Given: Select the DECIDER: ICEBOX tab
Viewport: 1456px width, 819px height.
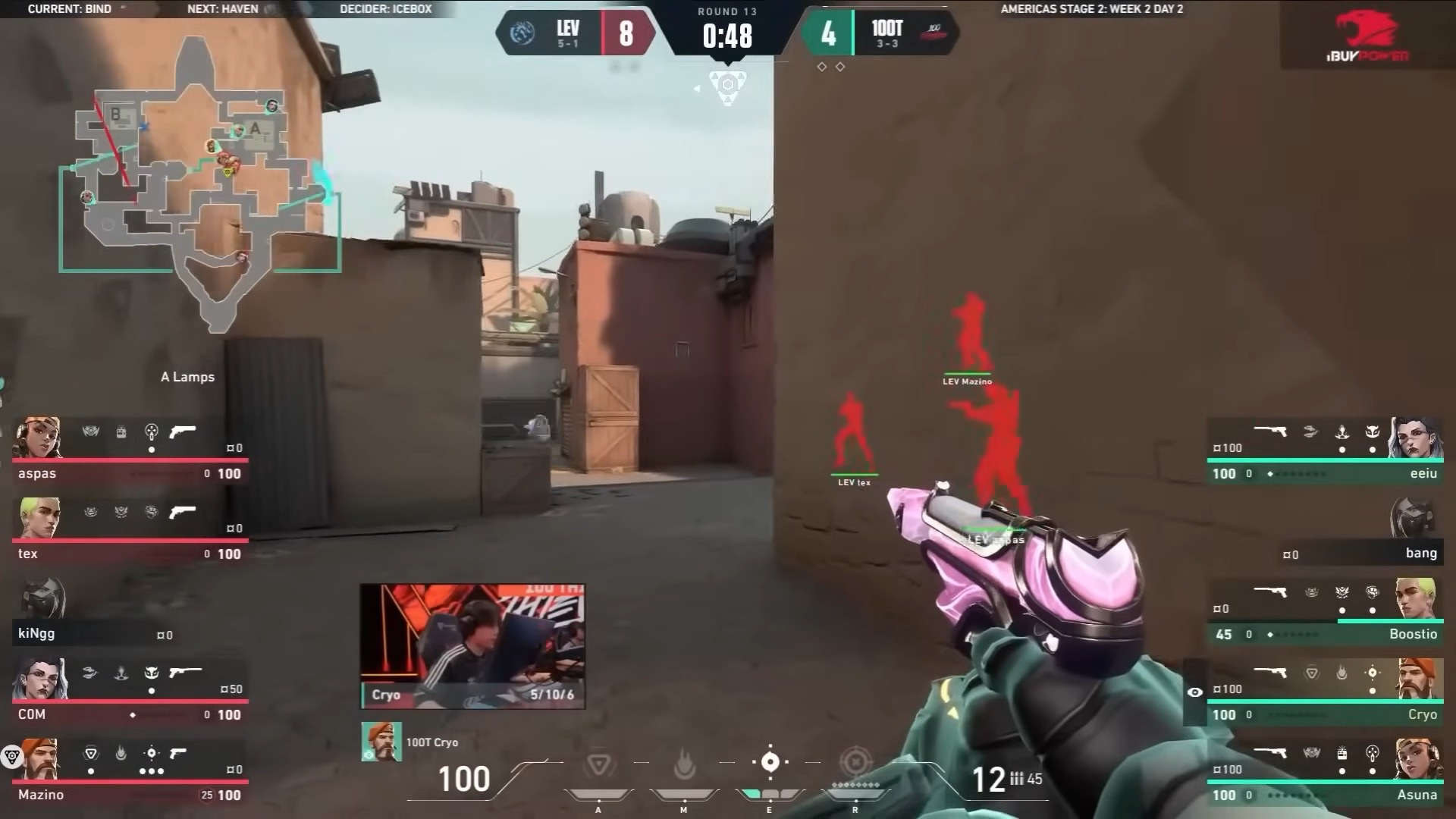Looking at the screenshot, I should [385, 9].
